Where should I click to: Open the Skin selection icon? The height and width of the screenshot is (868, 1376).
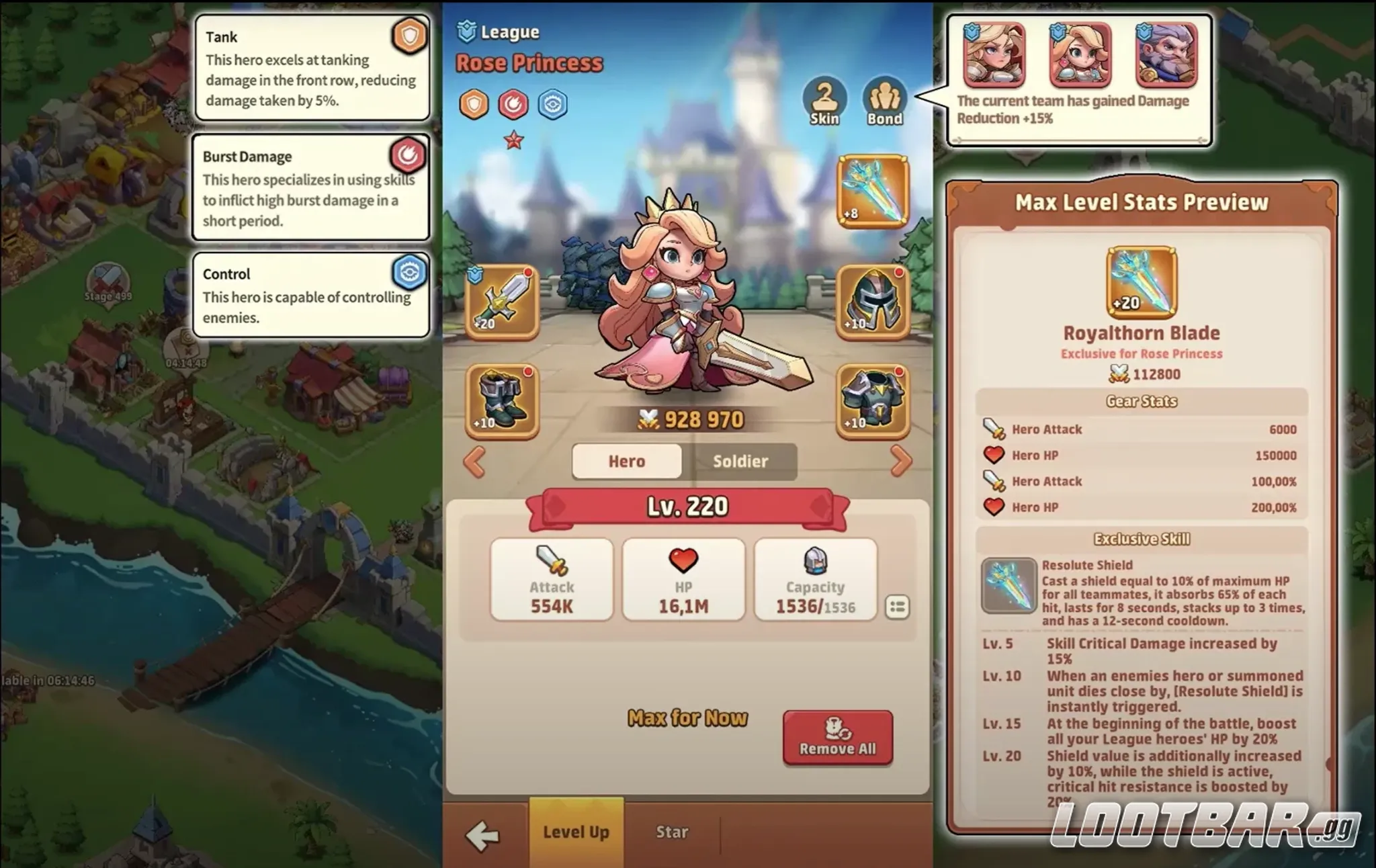[824, 100]
